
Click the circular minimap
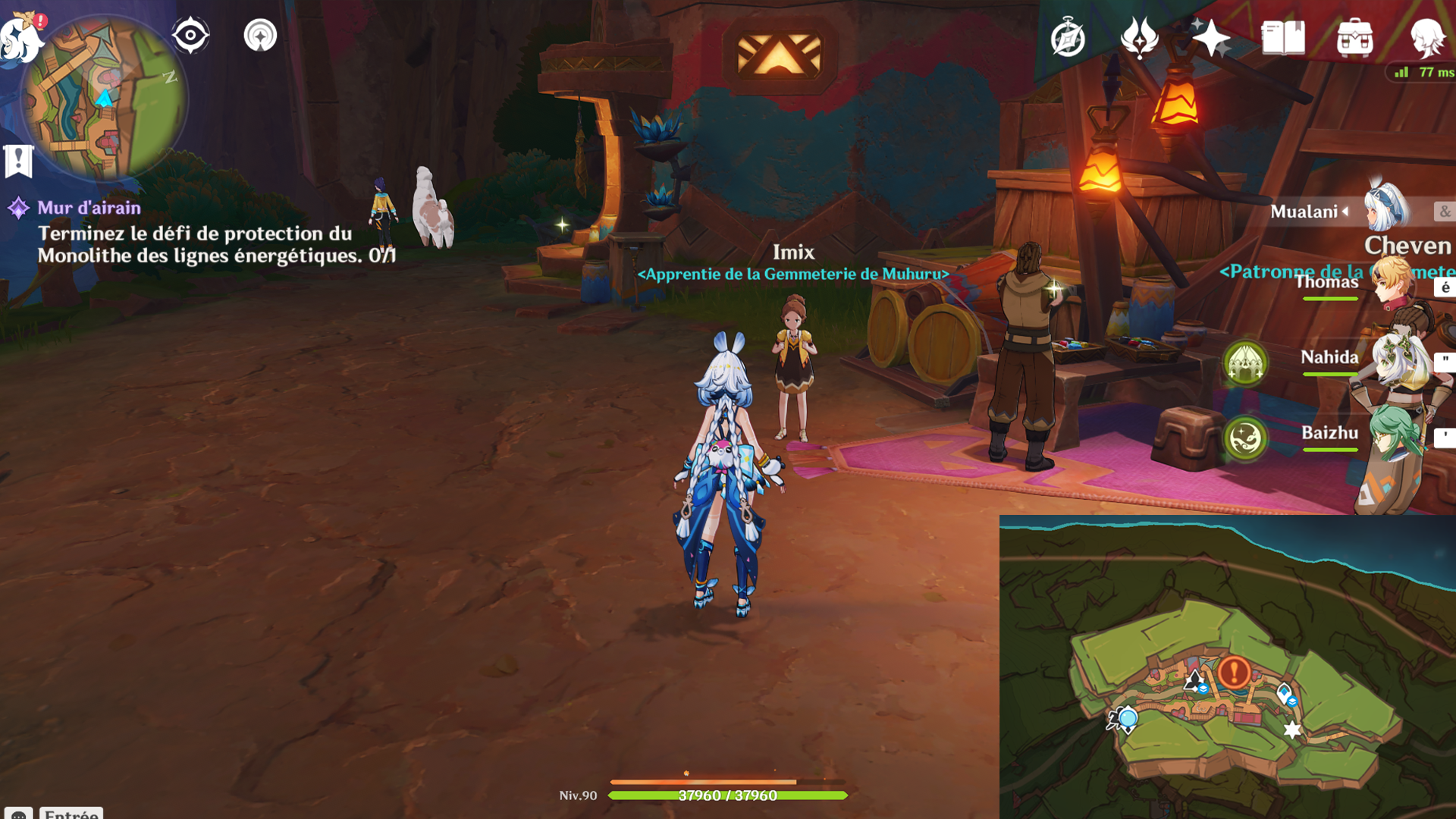[104, 99]
